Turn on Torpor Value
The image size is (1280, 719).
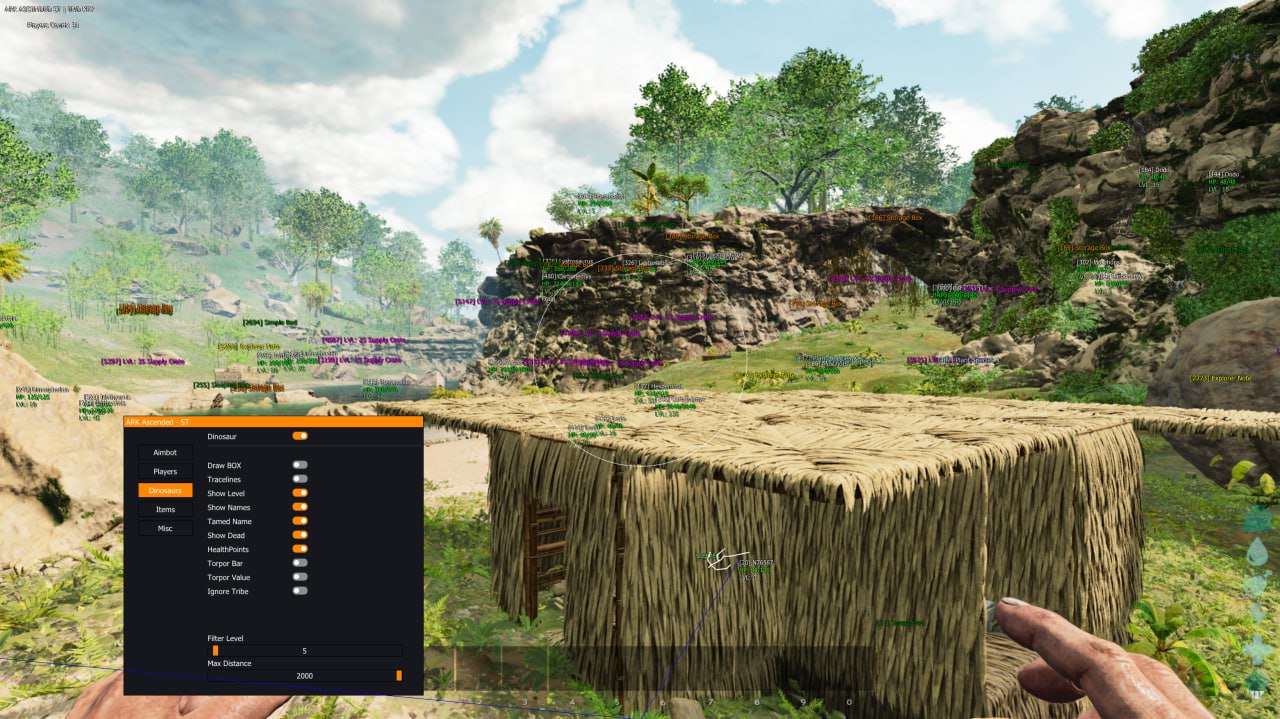300,577
